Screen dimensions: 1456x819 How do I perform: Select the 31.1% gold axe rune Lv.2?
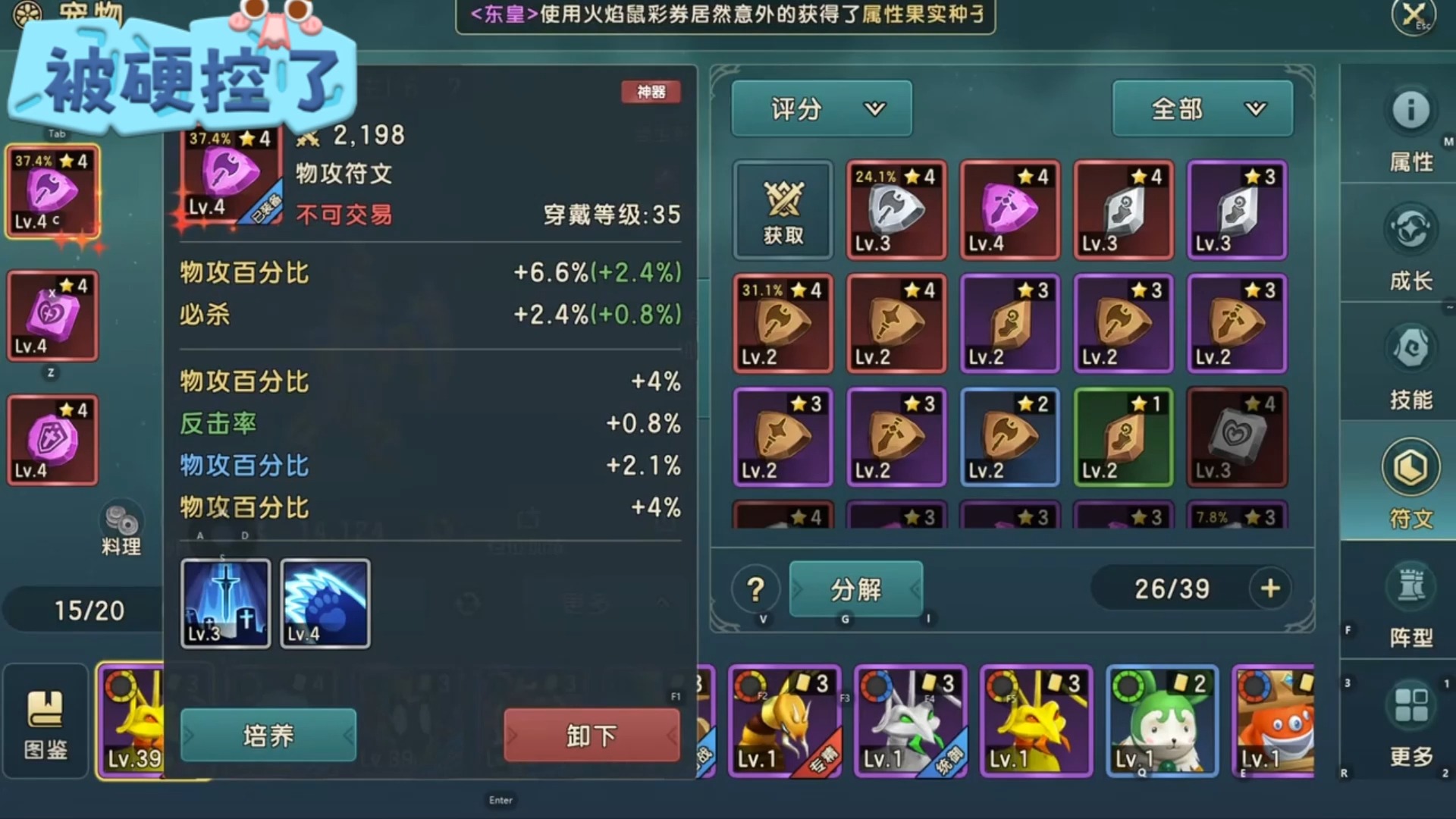(783, 324)
